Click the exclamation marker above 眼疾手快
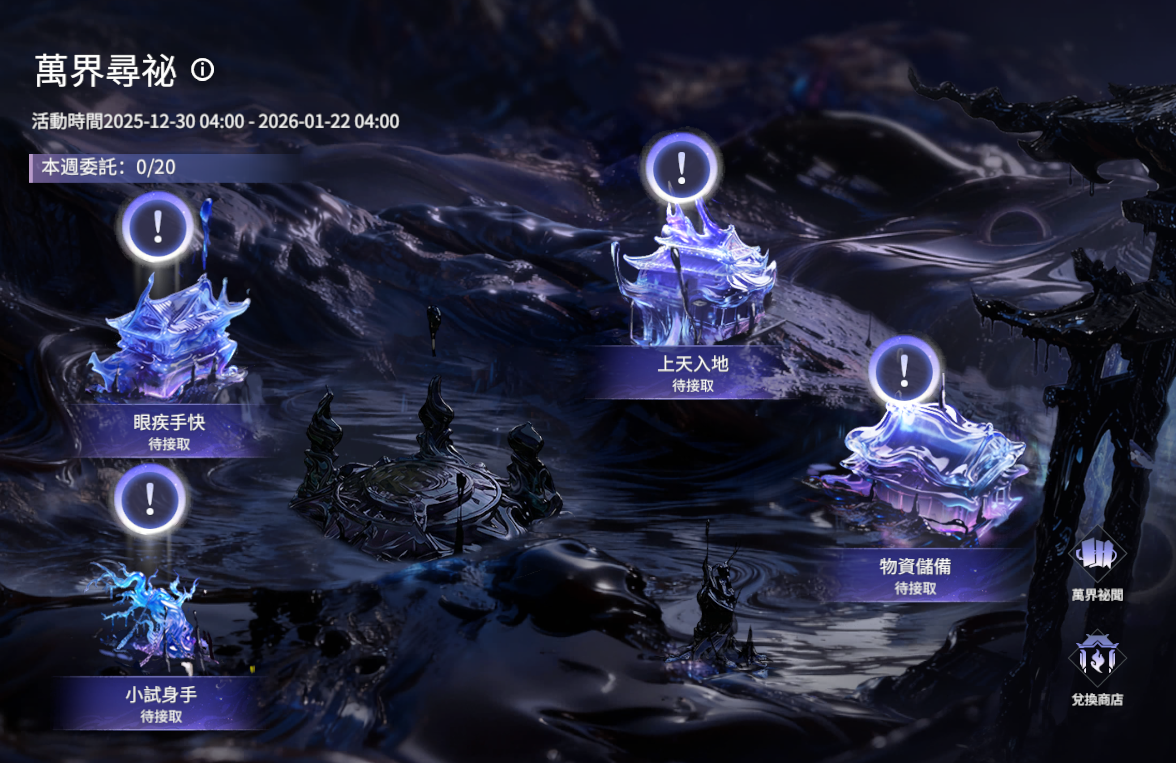The width and height of the screenshot is (1176, 763). point(157,227)
